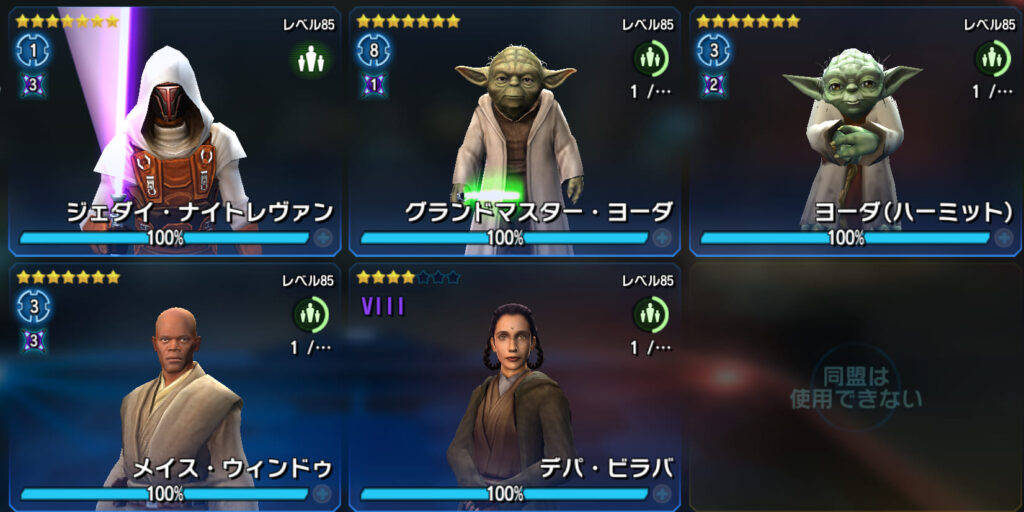Click the plus button beside デパ・ビラバ's bar
The height and width of the screenshot is (512, 1024).
point(662,493)
